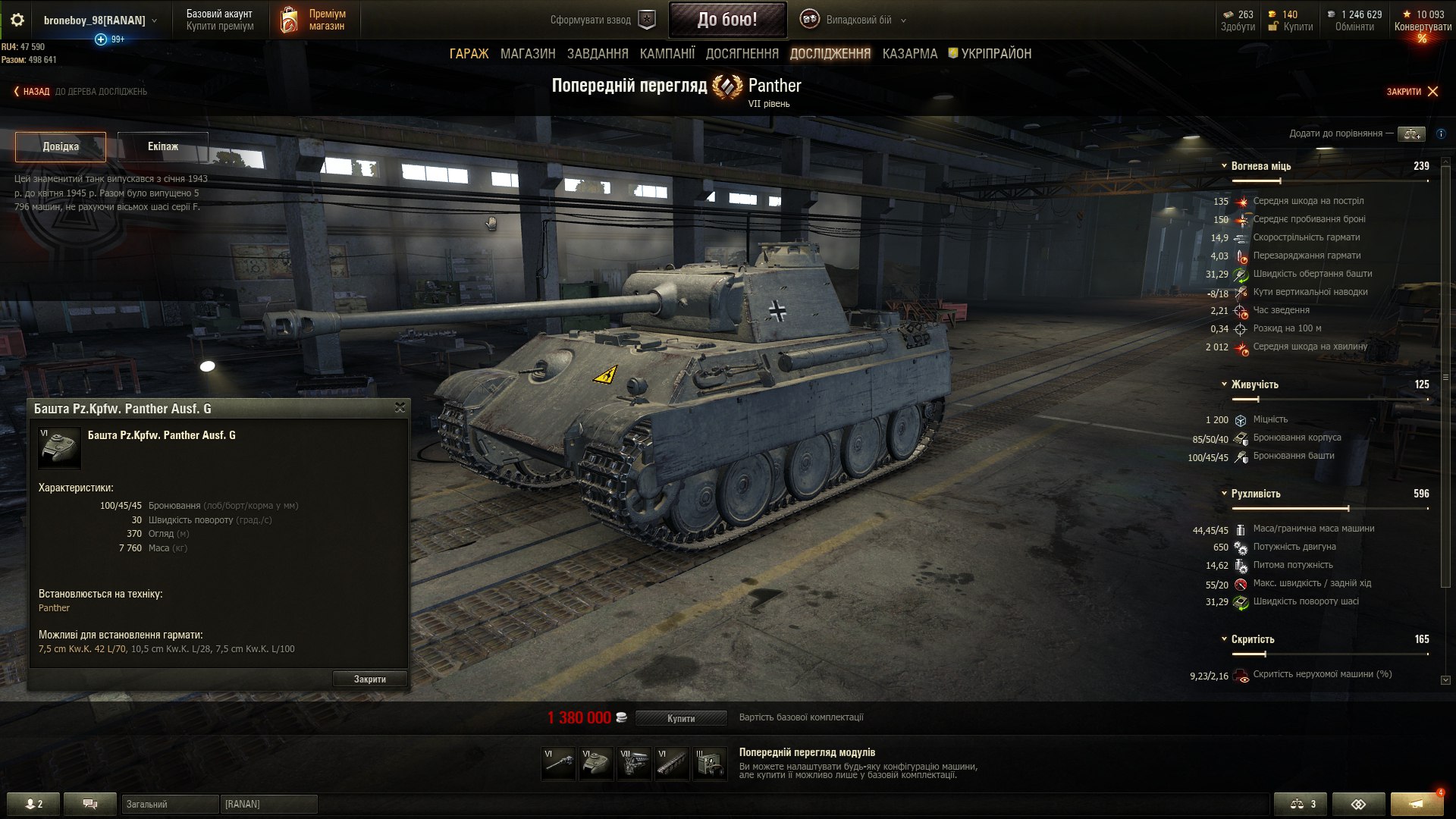Image resolution: width=1456 pixels, height=819 pixels.
Task: Go to the ГАРАЖ screen
Action: (469, 54)
